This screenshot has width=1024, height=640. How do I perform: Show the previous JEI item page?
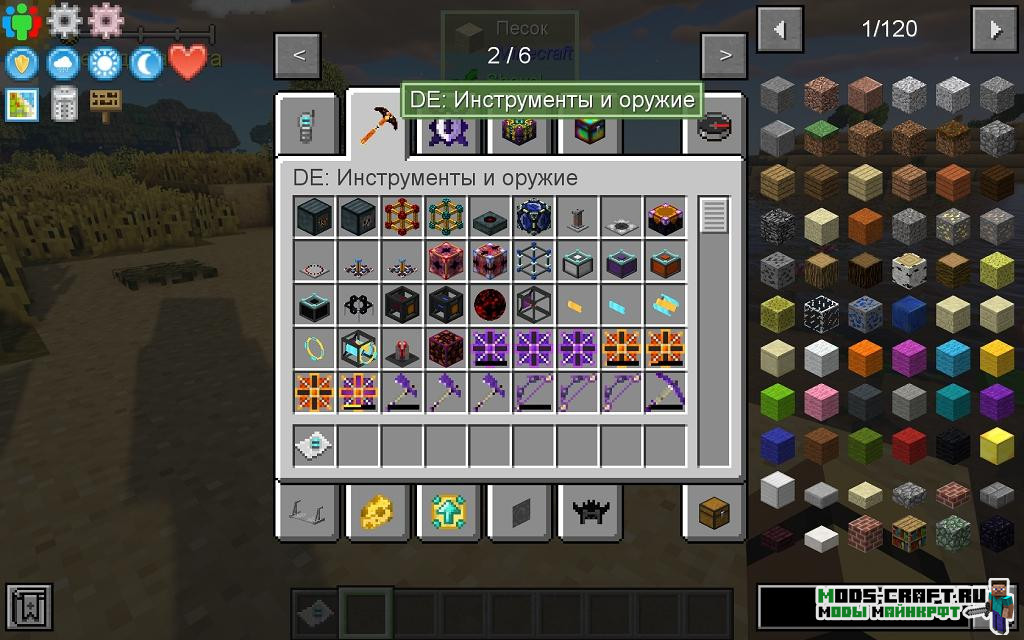pyautogui.click(x=780, y=30)
